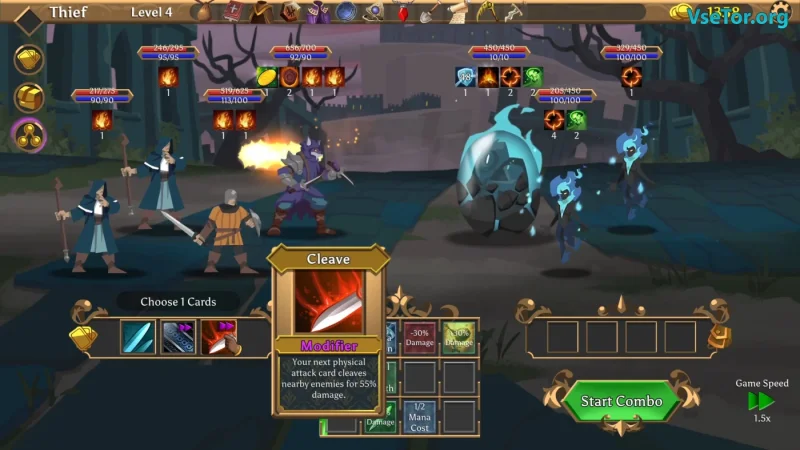Screen dimensions: 800x450
Task: Click the red spellbook icon in top bar
Action: (234, 13)
